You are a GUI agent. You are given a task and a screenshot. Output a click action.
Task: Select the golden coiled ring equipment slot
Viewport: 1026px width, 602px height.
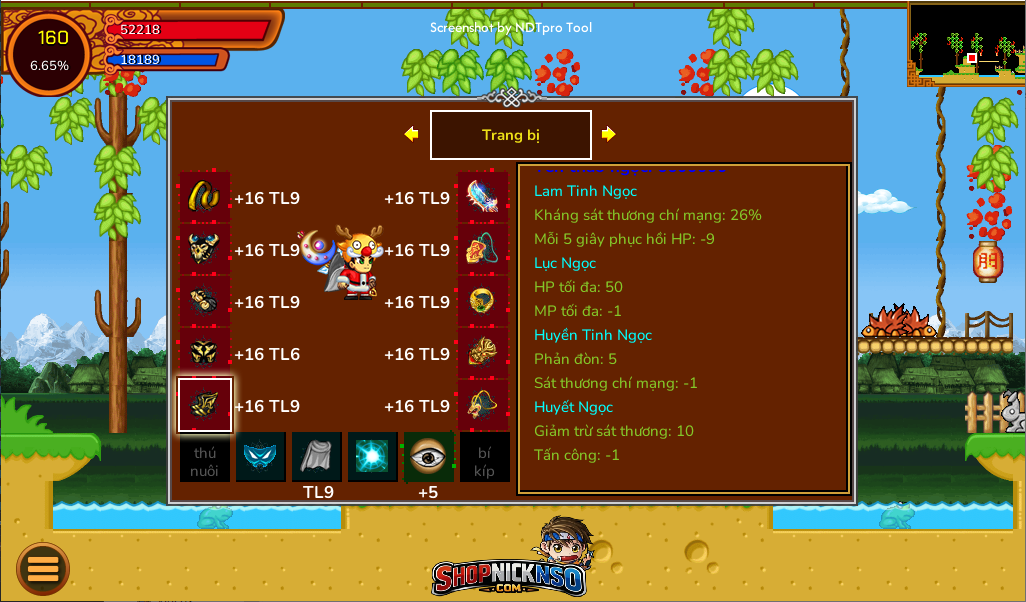point(205,197)
